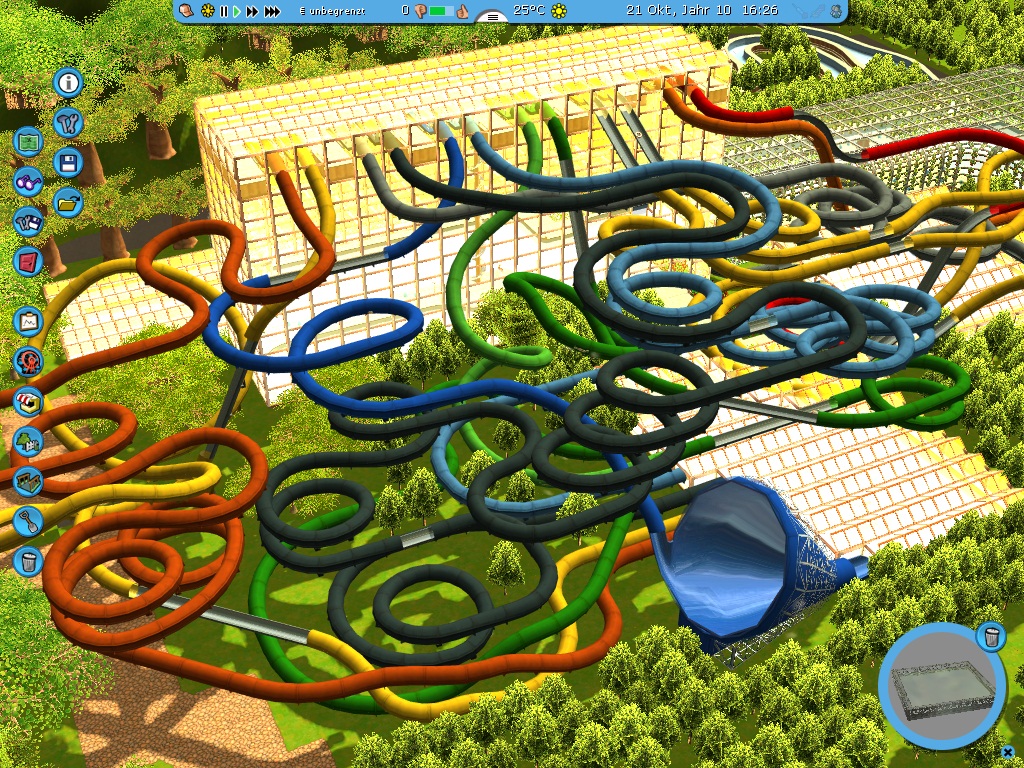Close the scenery preview panel

point(1007,750)
